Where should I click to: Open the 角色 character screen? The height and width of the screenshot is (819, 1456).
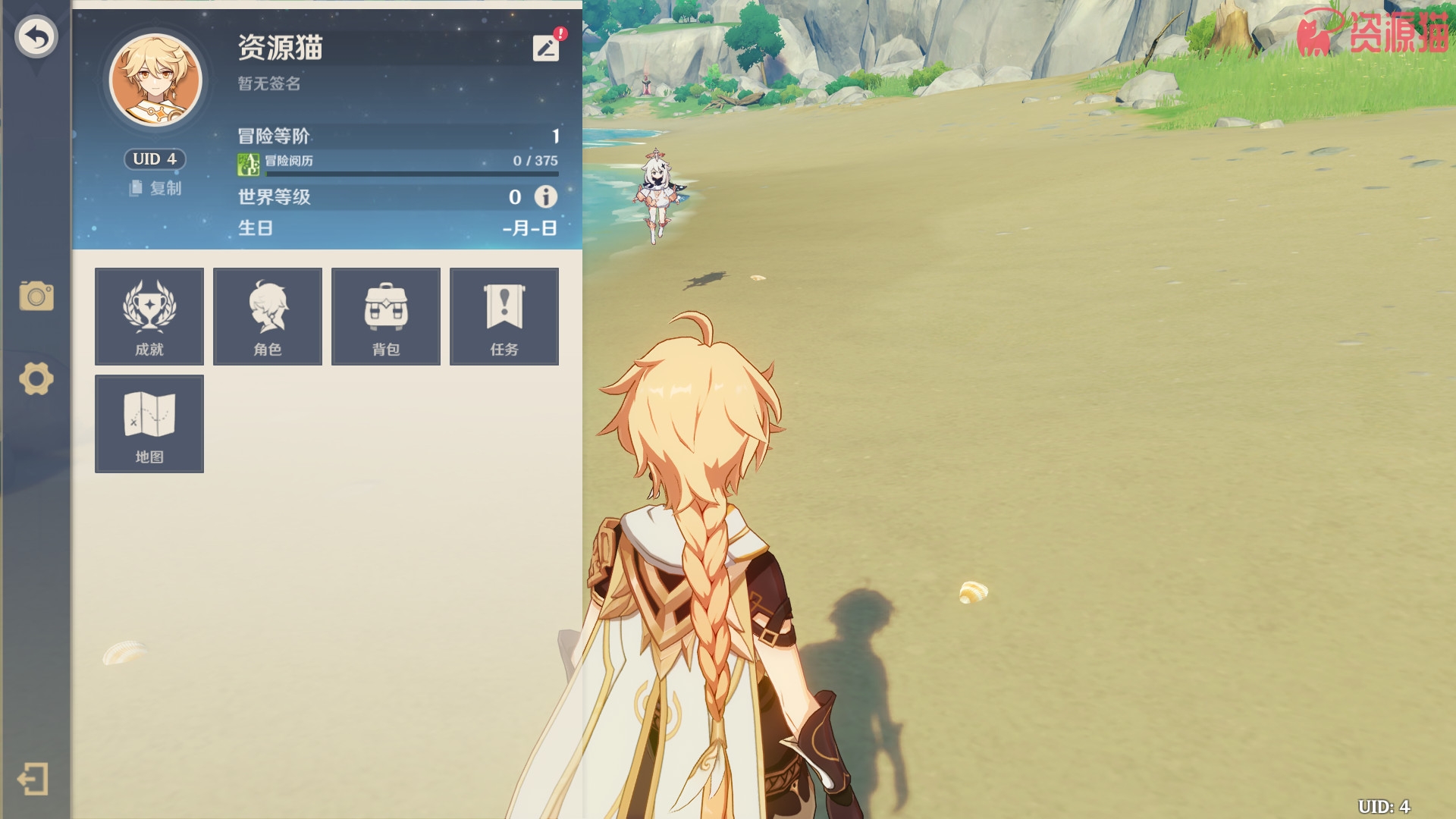pos(268,316)
